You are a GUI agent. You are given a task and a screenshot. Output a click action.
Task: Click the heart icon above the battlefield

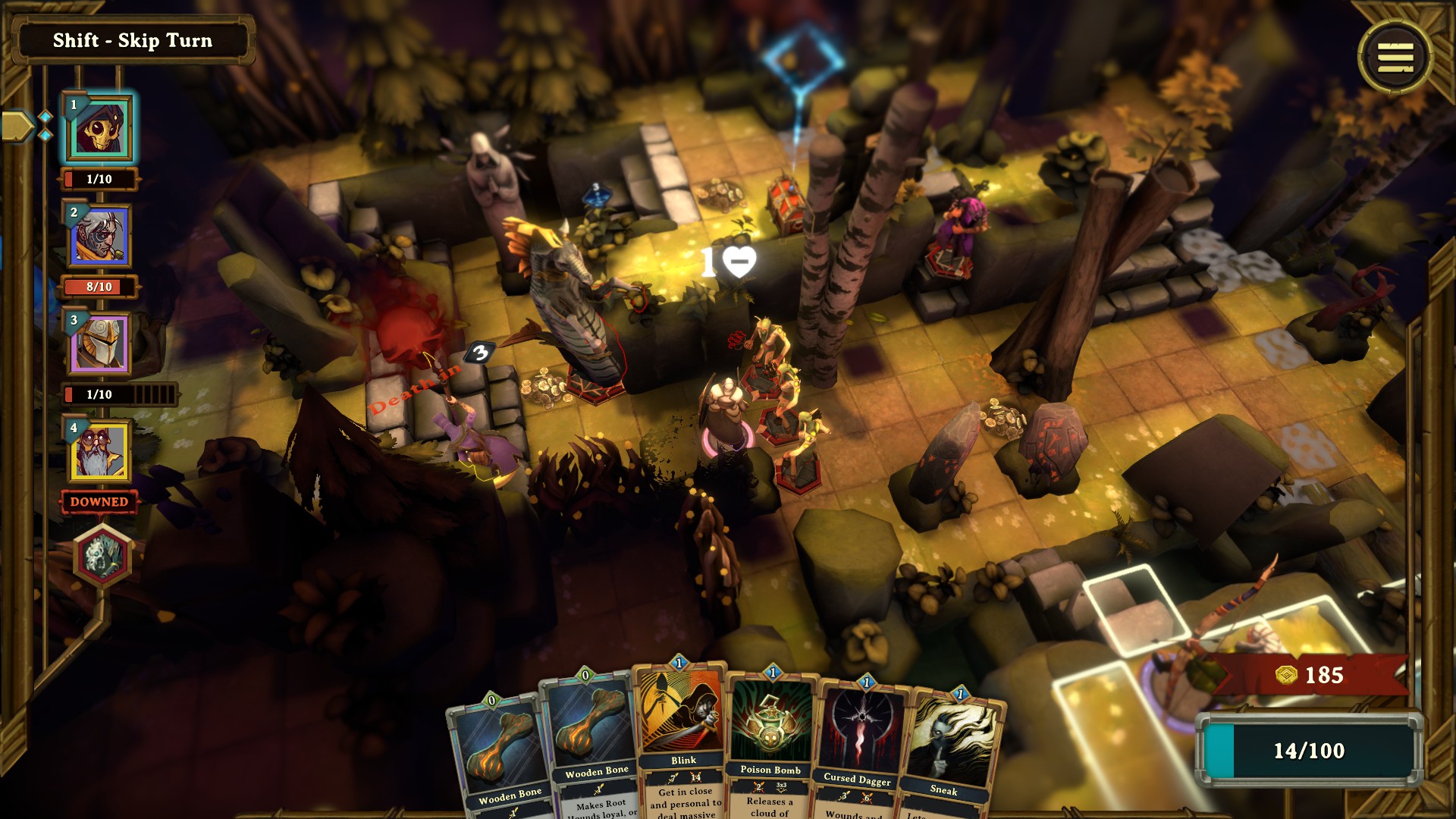[x=738, y=262]
